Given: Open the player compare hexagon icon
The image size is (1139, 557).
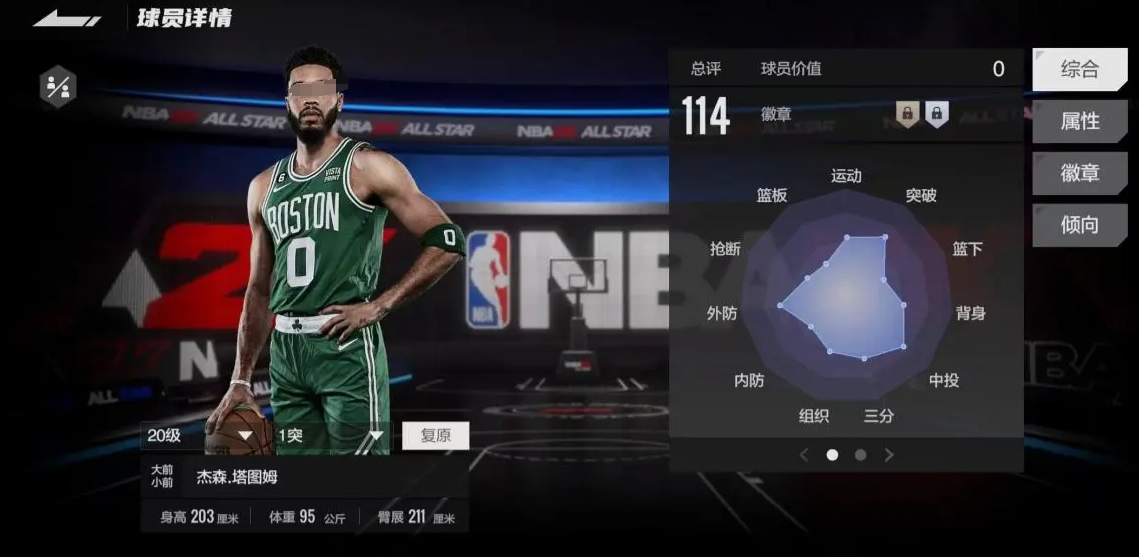Looking at the screenshot, I should tap(58, 87).
